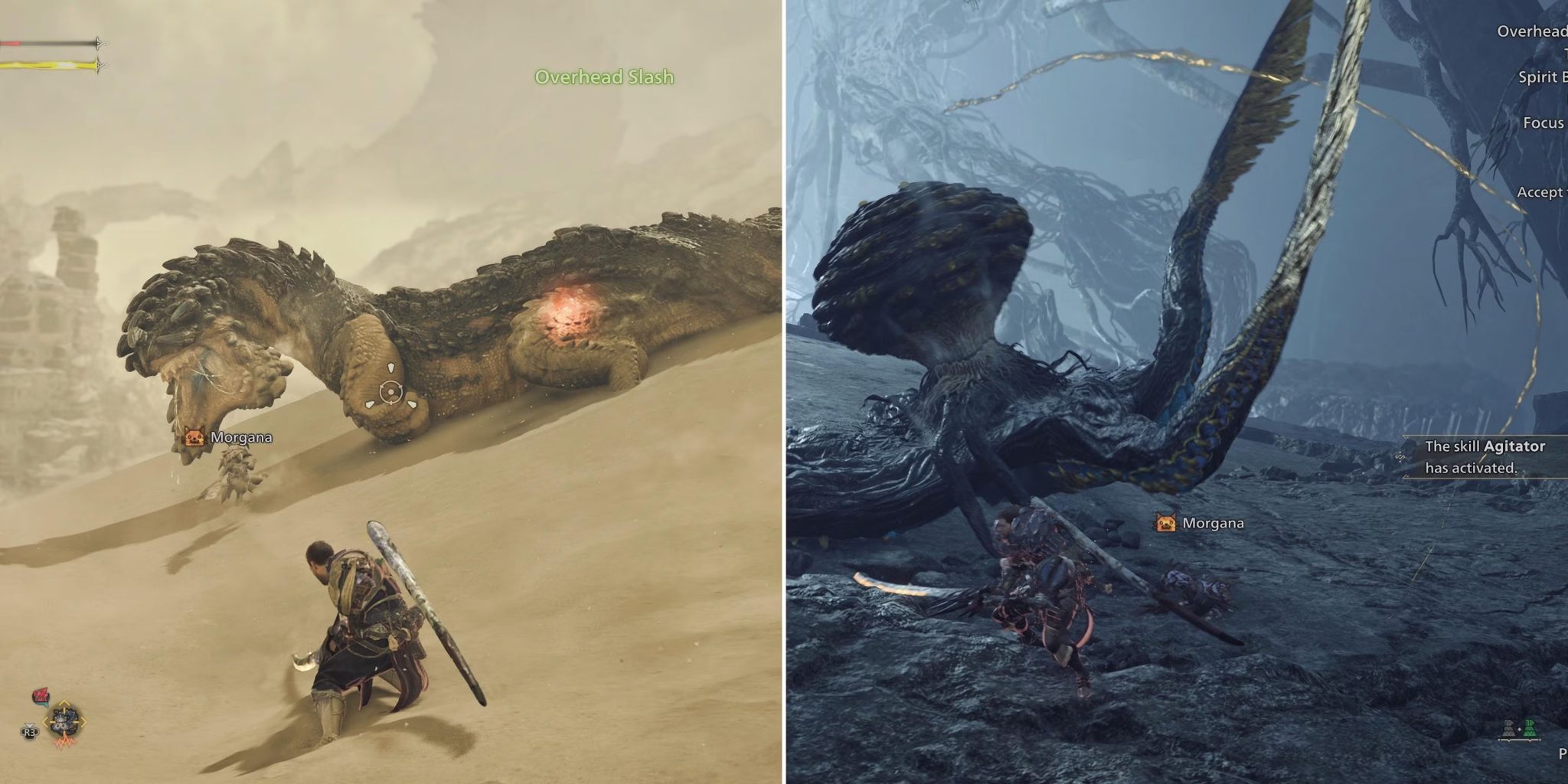The image size is (1568, 784).
Task: Click the yellow health bar at top-left
Action: point(46,66)
